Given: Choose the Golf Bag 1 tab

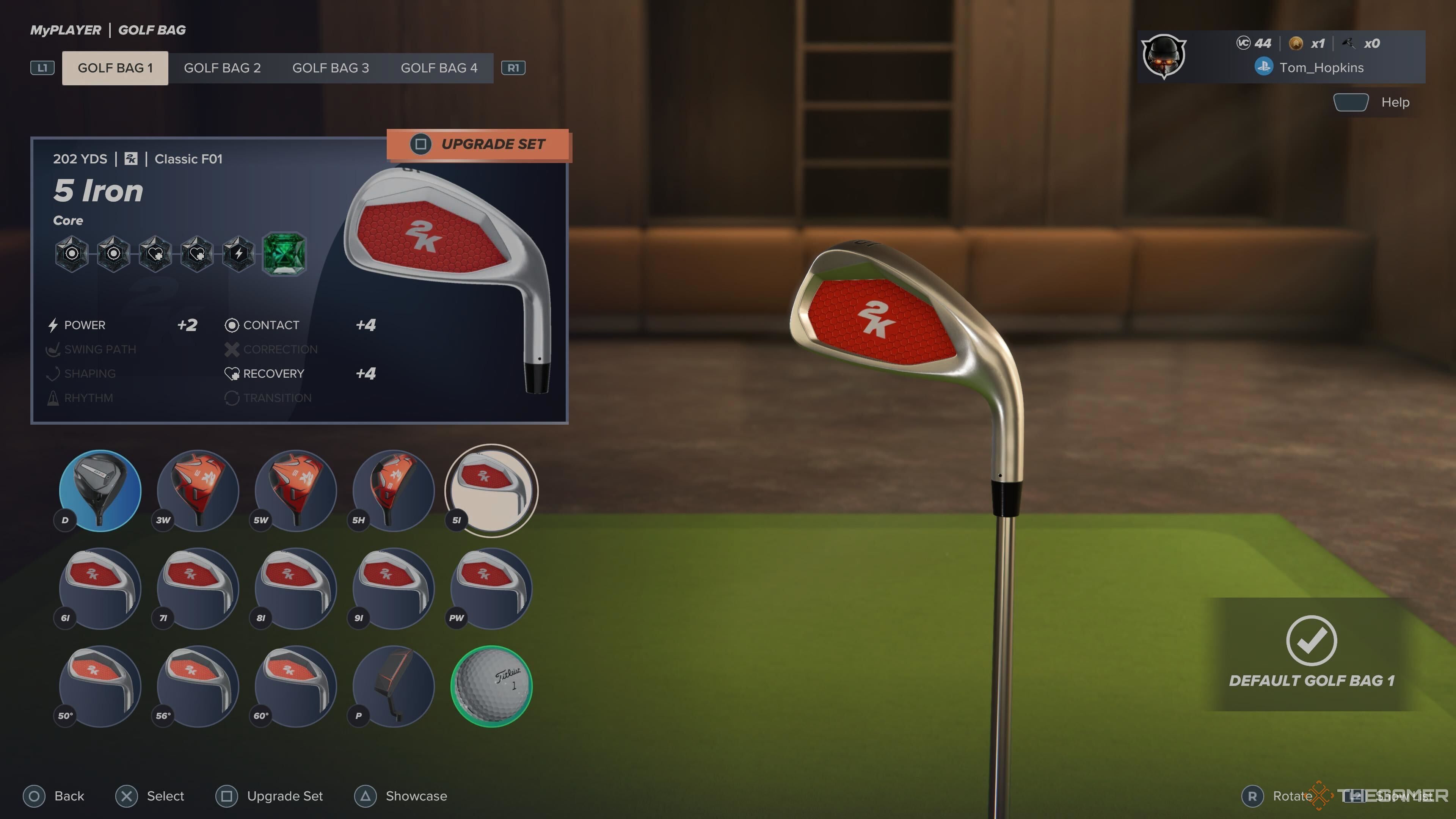Looking at the screenshot, I should coord(115,68).
